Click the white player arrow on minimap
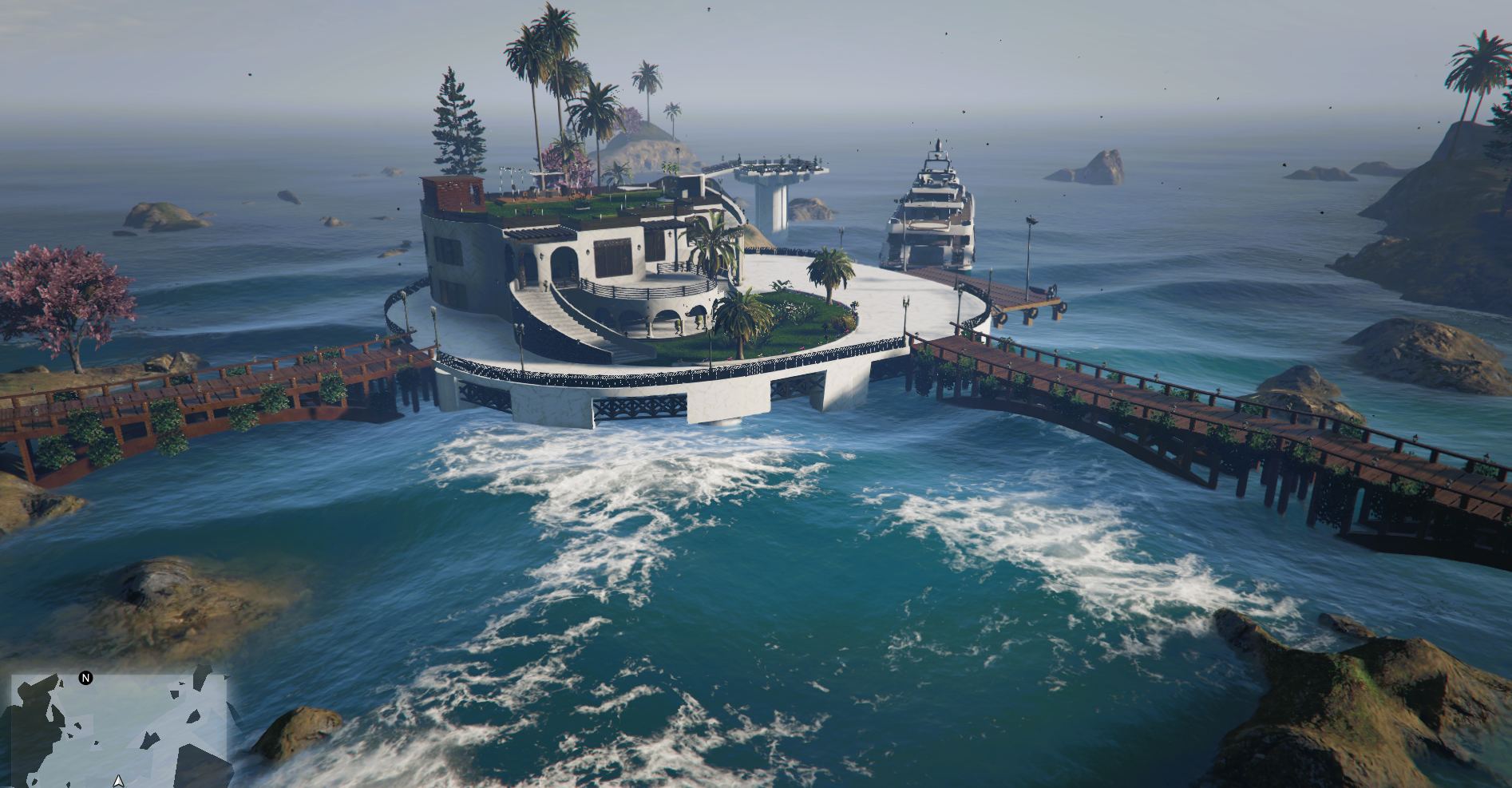The height and width of the screenshot is (788, 1512). [119, 780]
